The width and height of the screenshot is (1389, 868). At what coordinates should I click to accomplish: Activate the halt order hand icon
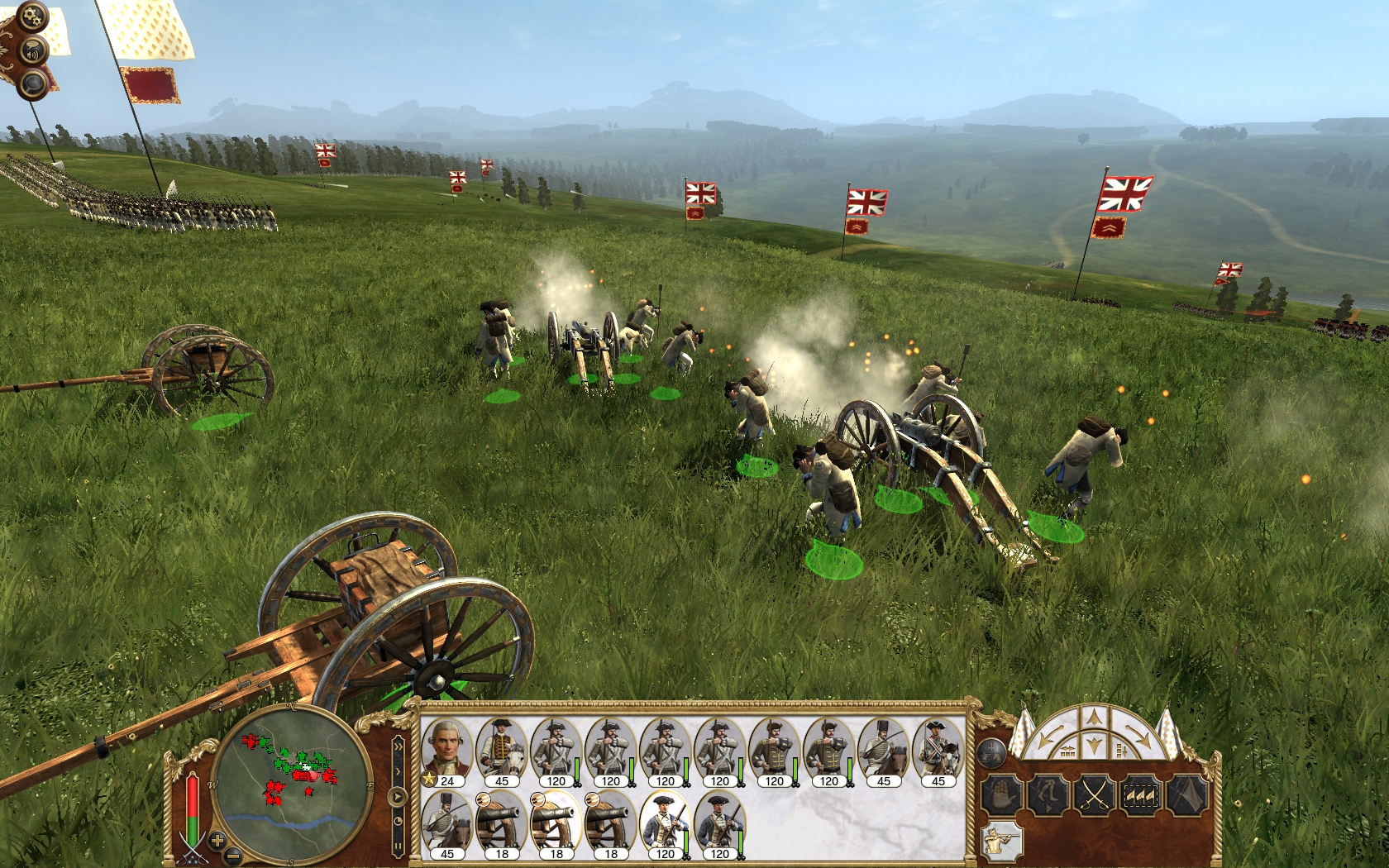(1004, 795)
